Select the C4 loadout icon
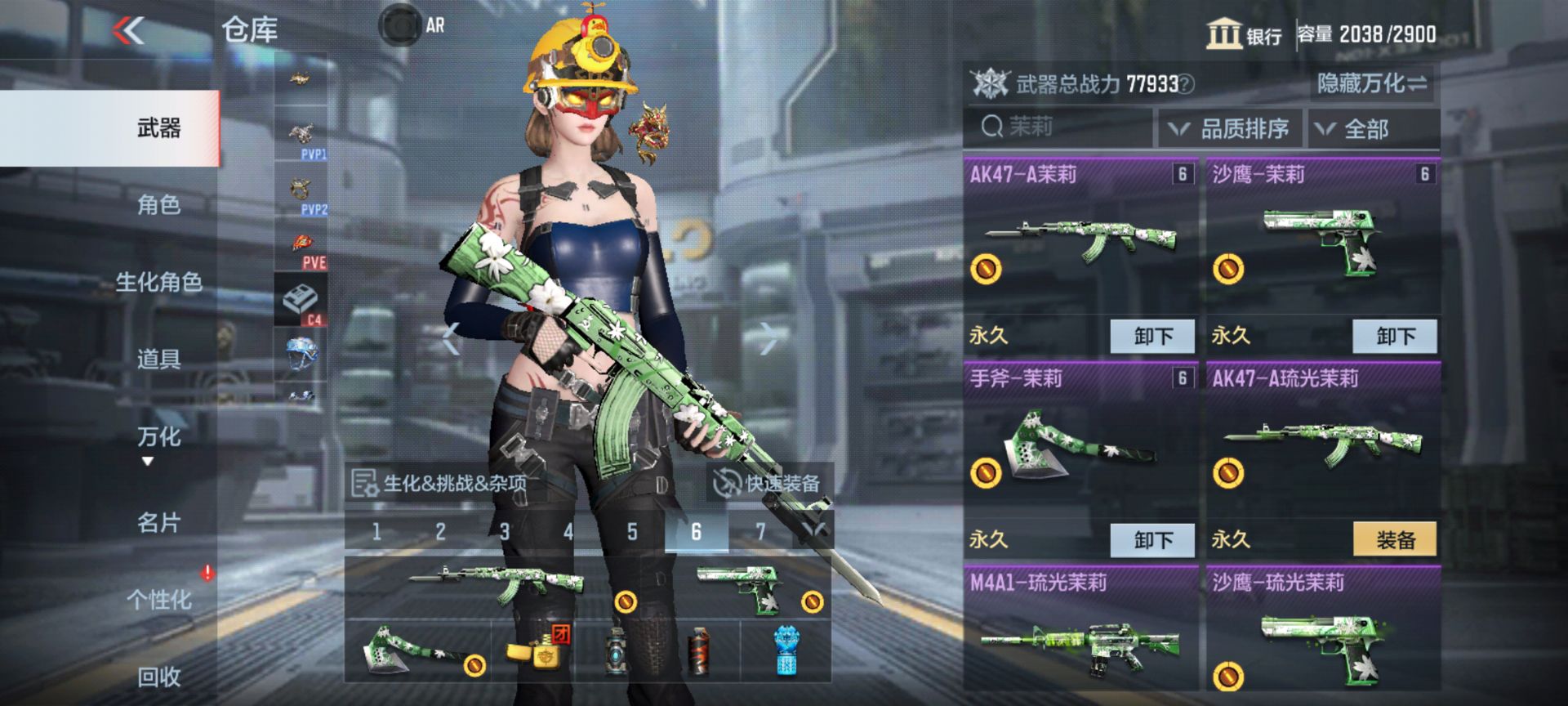Viewport: 1568px width, 706px height. (x=301, y=302)
